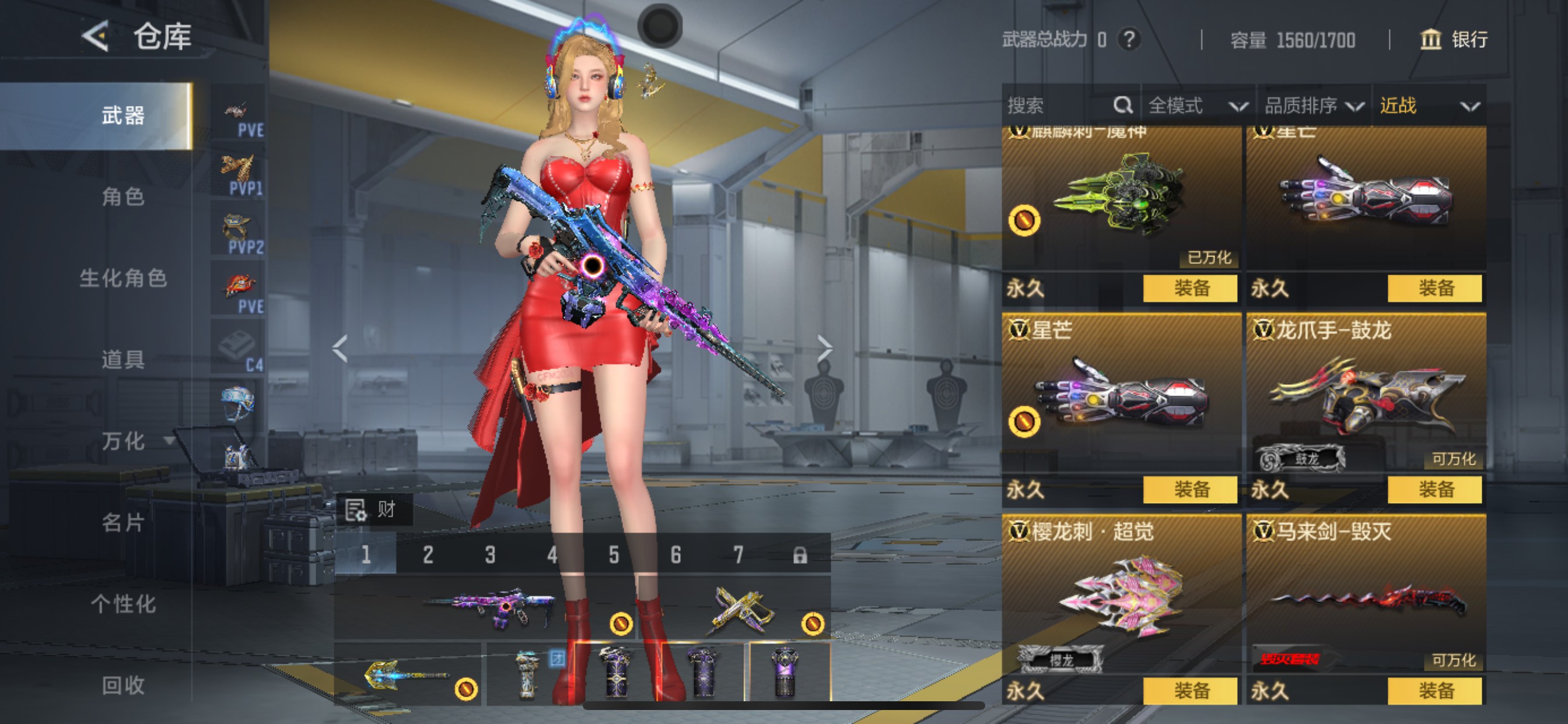Equip the 马来剑-毁灭 sword
This screenshot has width=1568, height=724.
coord(1434,691)
